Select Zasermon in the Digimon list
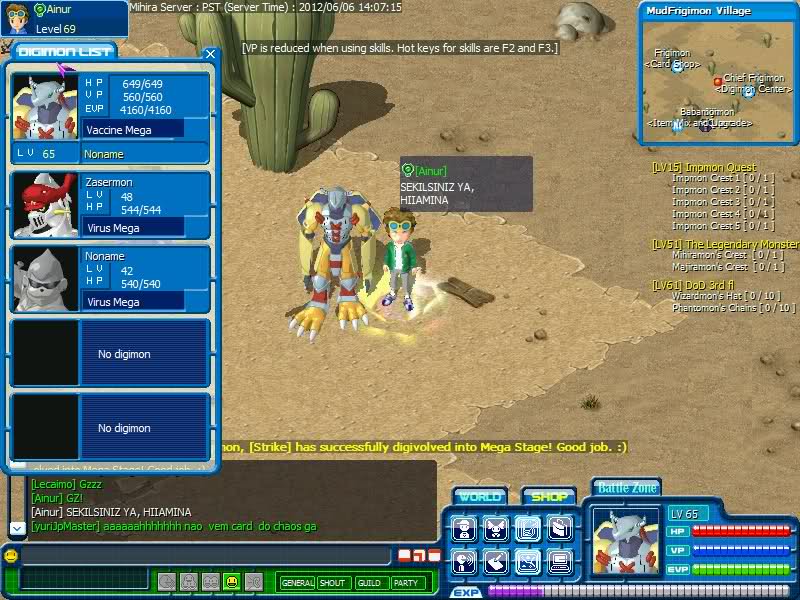 109,205
